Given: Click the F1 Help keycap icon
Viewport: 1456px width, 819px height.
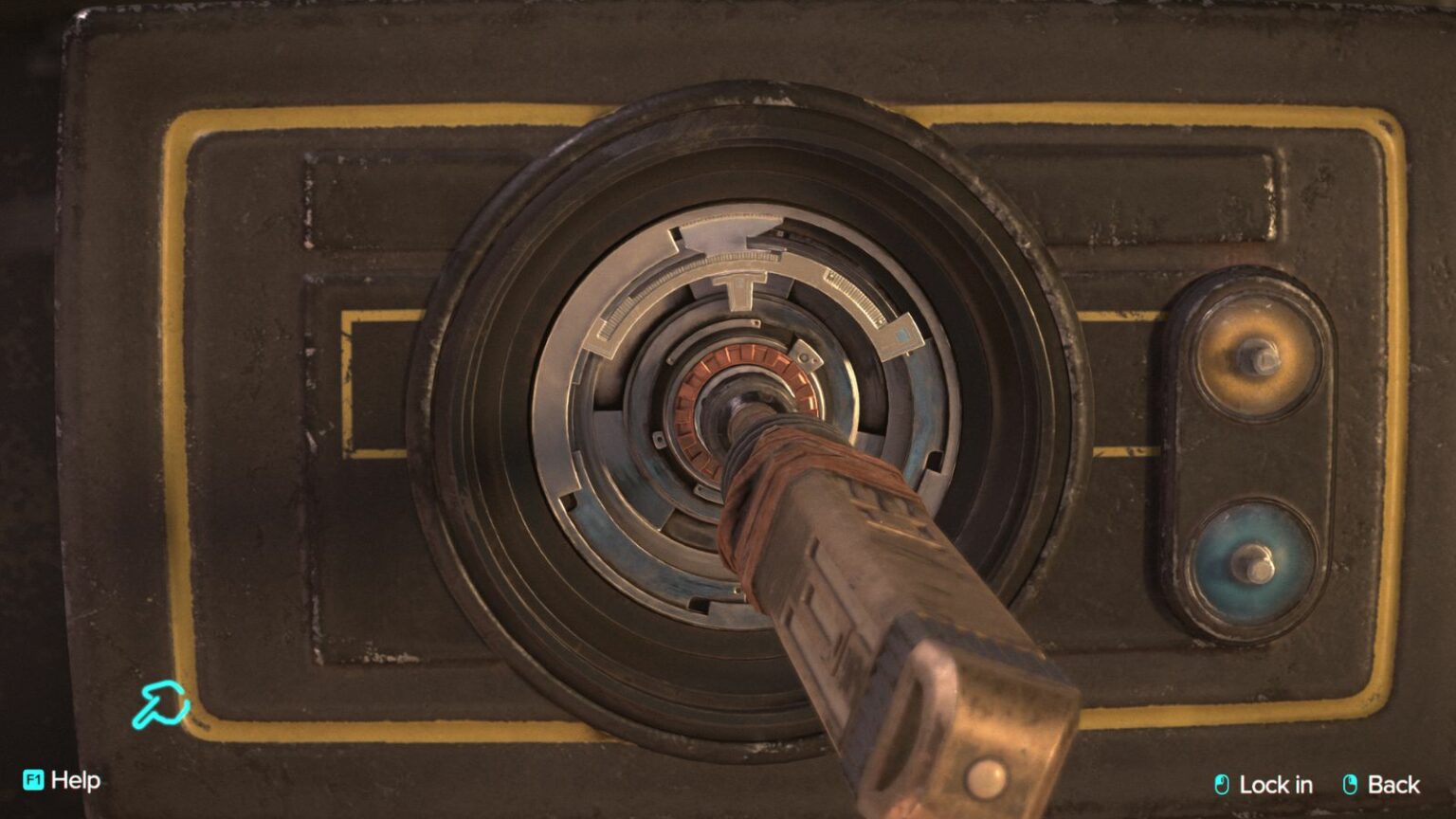Looking at the screenshot, I should (x=34, y=781).
